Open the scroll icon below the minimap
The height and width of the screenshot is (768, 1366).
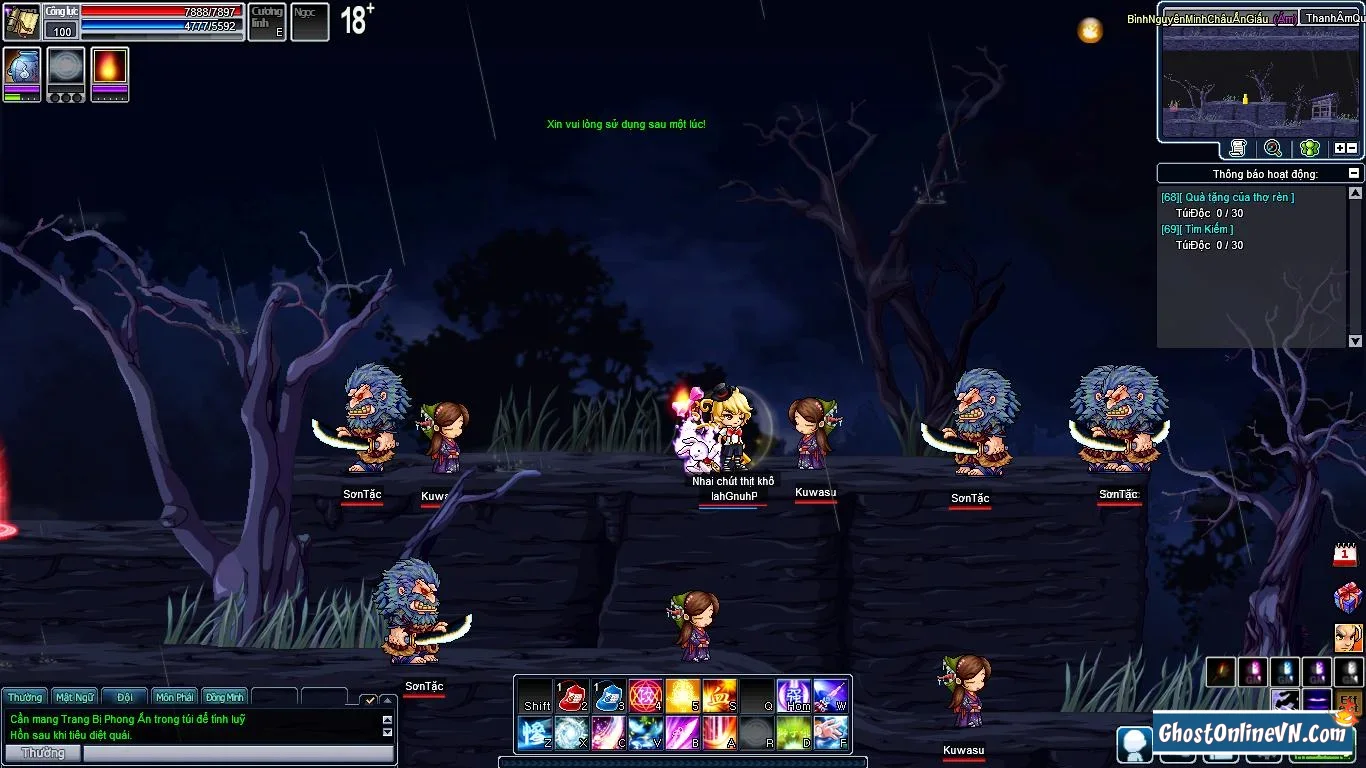1238,148
